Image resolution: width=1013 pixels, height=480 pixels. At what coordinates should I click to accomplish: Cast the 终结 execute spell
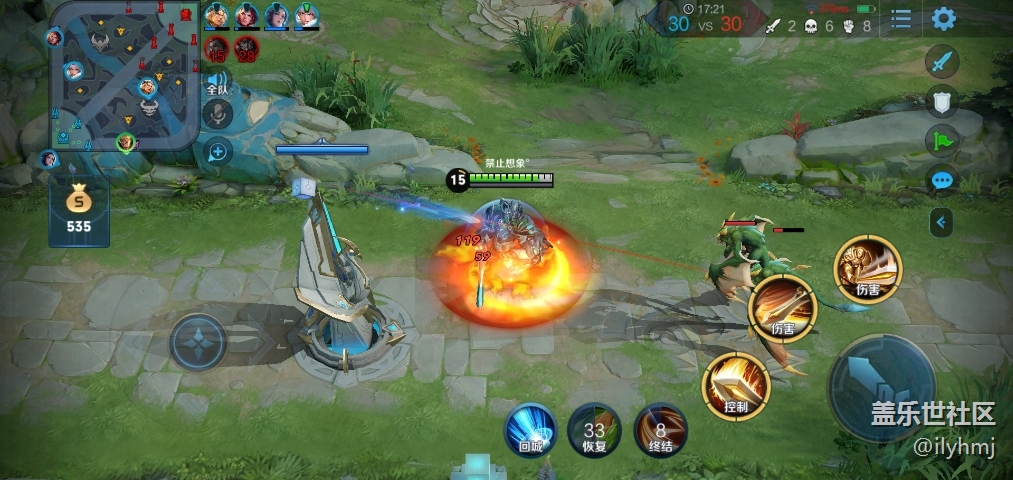coord(660,431)
